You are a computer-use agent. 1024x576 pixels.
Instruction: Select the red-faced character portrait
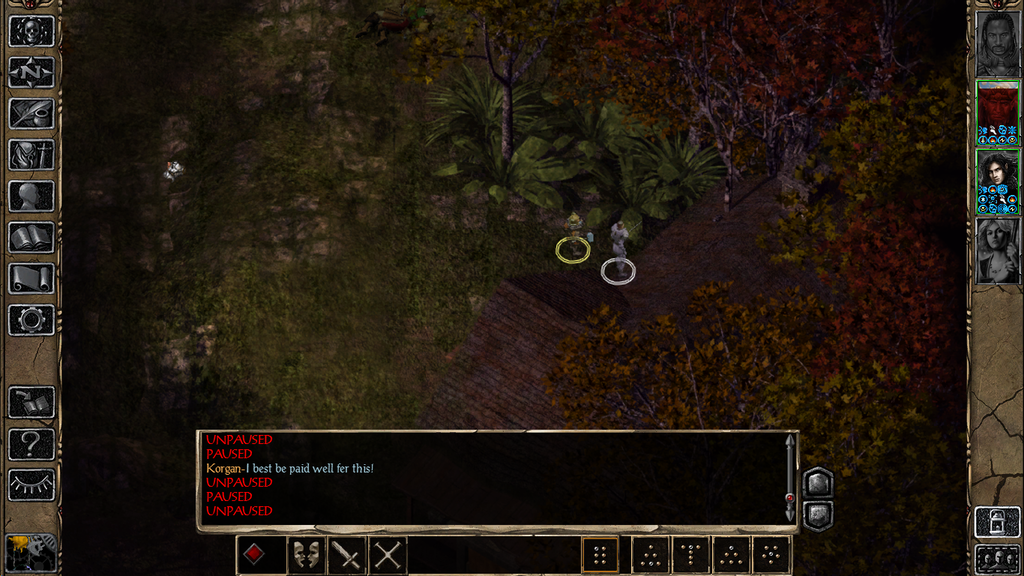point(997,112)
